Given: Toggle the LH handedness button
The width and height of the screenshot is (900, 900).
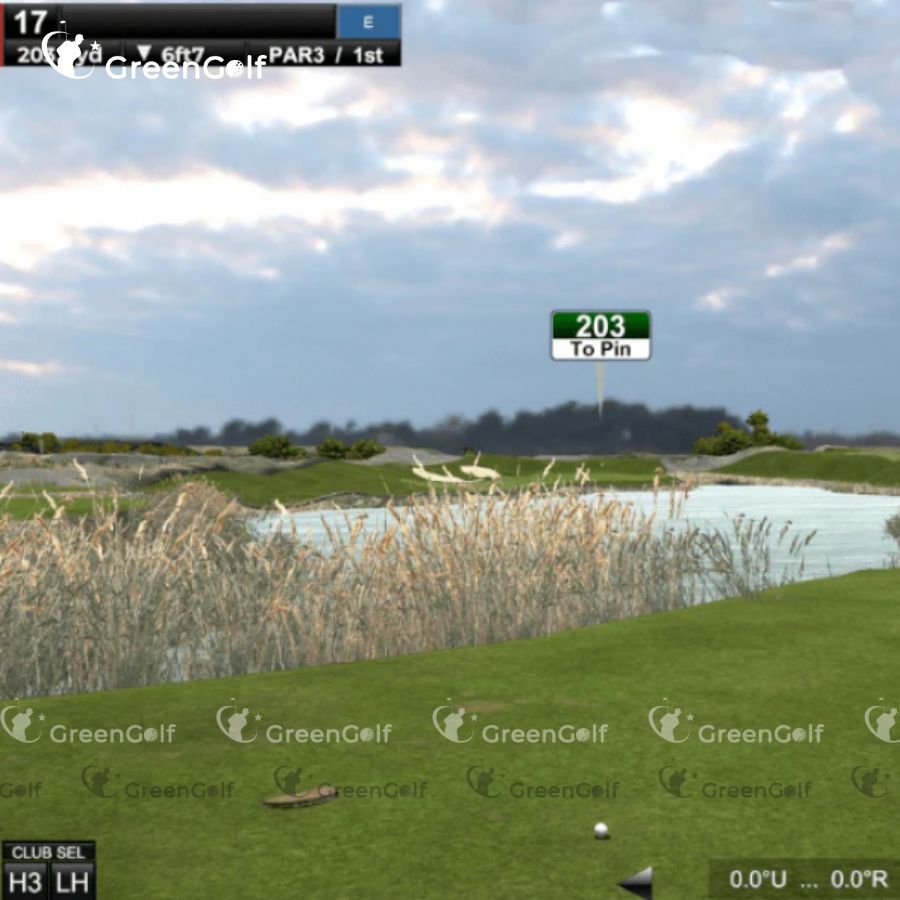Looking at the screenshot, I should (72, 881).
